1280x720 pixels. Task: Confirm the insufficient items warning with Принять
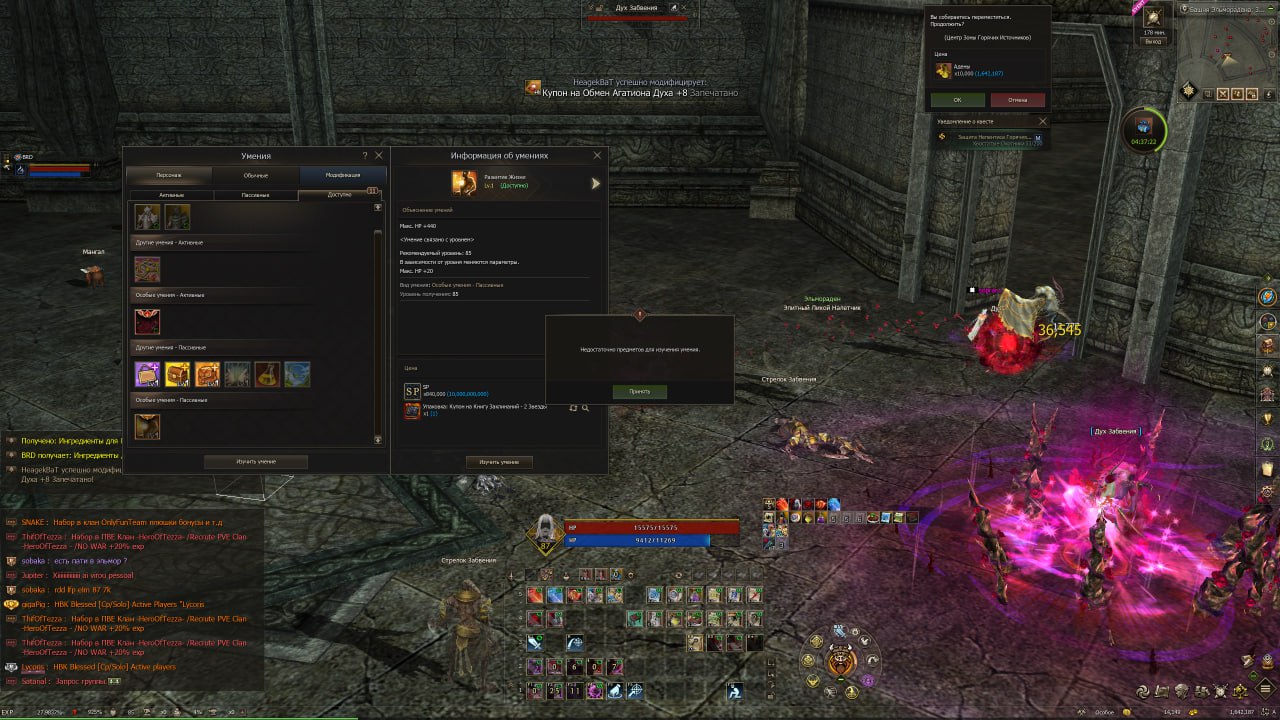(x=639, y=392)
